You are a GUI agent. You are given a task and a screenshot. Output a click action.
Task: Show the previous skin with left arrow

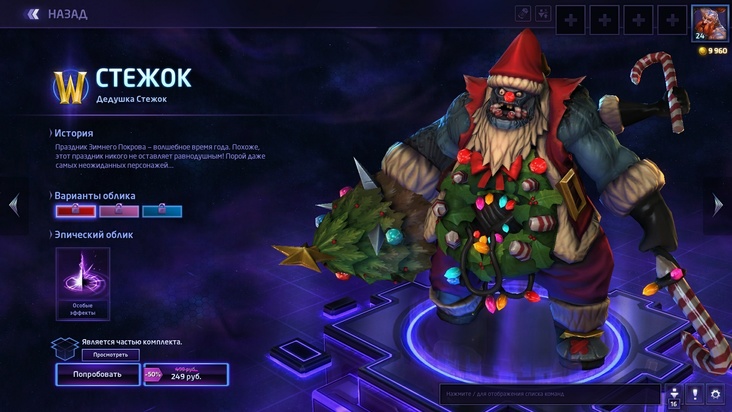13,205
